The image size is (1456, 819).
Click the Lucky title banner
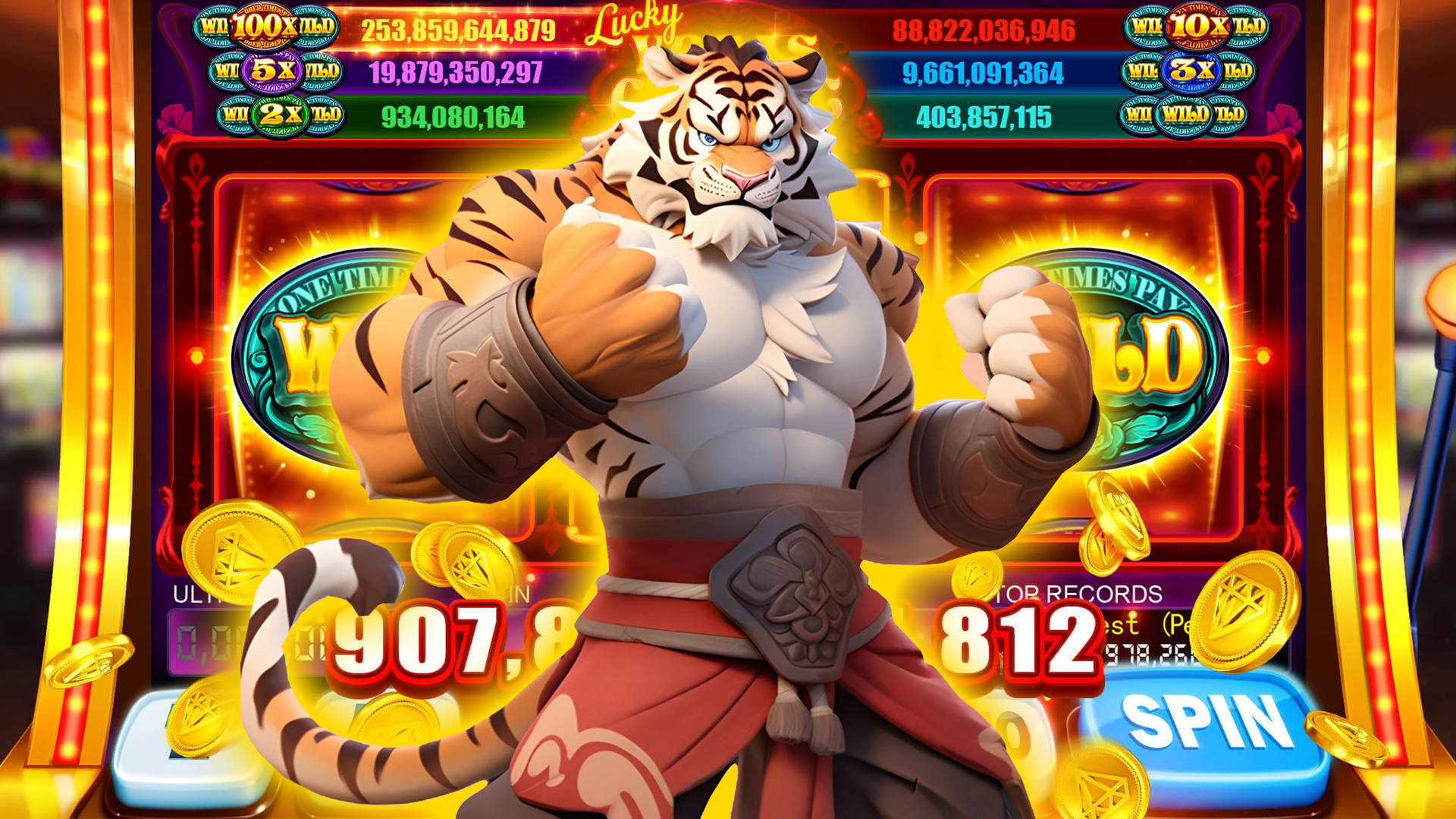pyautogui.click(x=637, y=23)
